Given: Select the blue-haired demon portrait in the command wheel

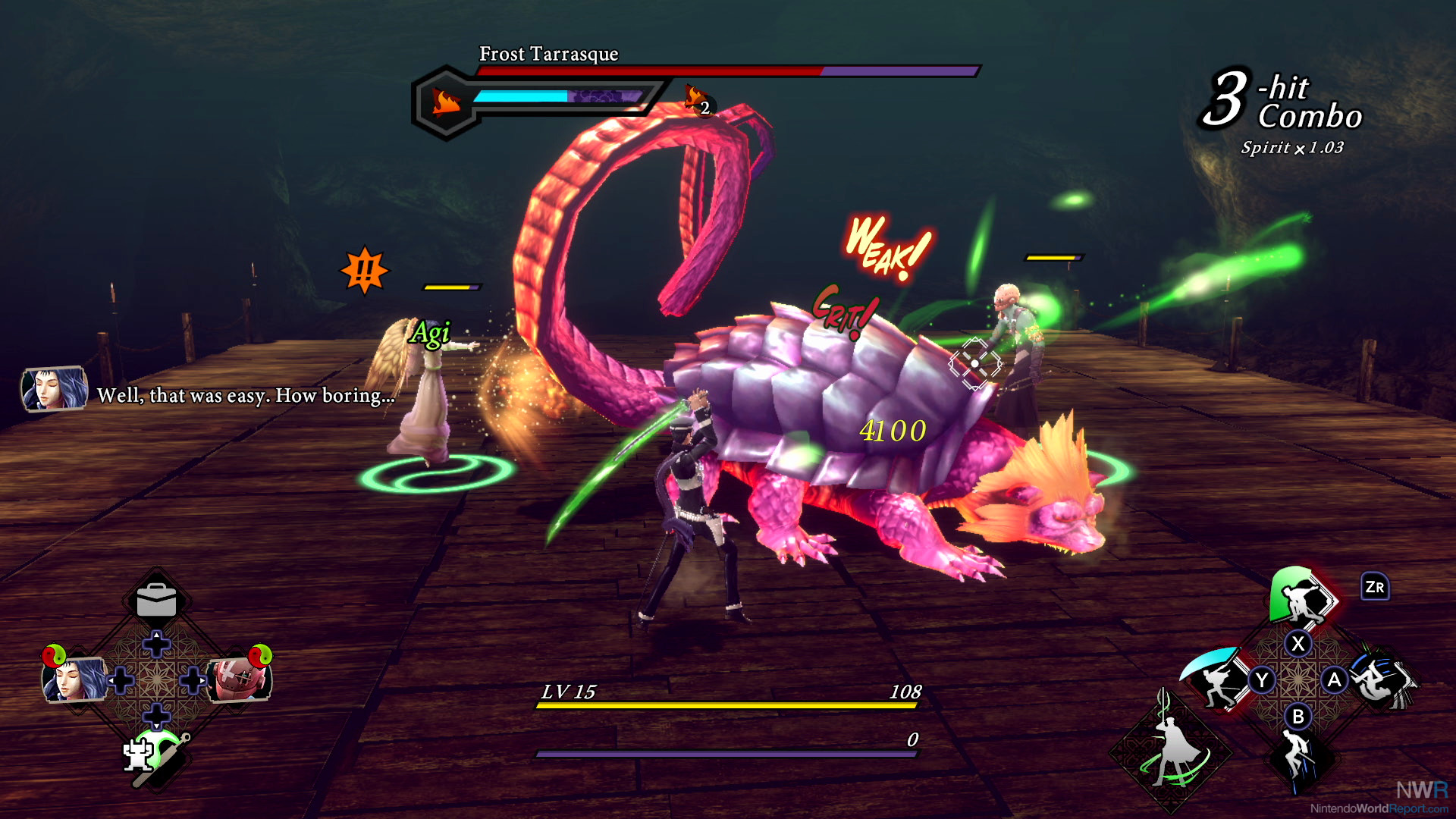Looking at the screenshot, I should tap(73, 678).
